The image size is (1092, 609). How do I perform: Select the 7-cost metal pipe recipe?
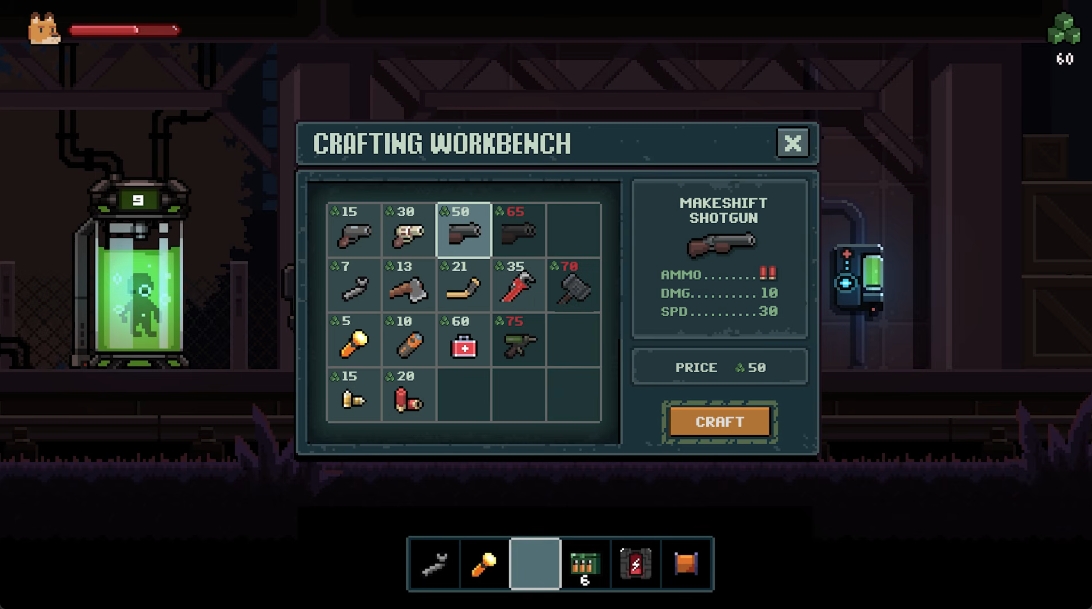(354, 286)
